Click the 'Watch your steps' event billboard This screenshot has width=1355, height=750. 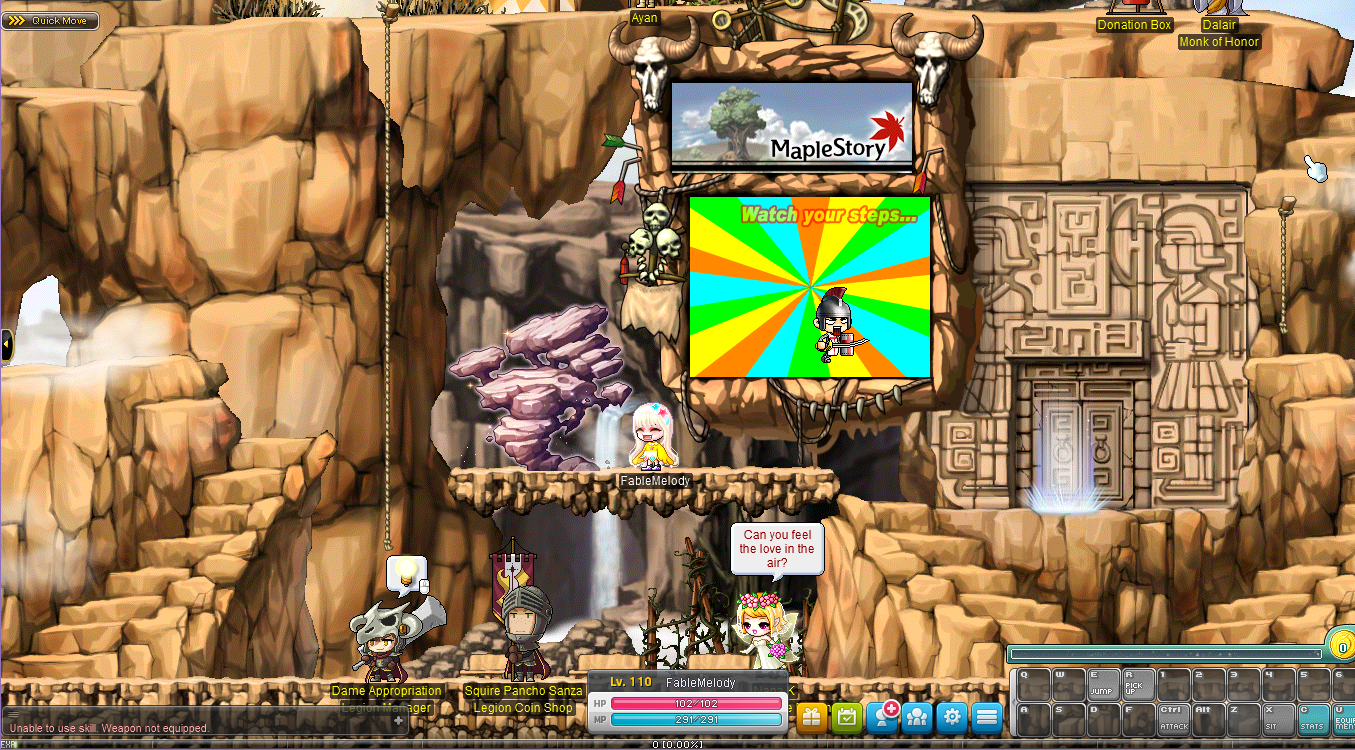point(810,290)
